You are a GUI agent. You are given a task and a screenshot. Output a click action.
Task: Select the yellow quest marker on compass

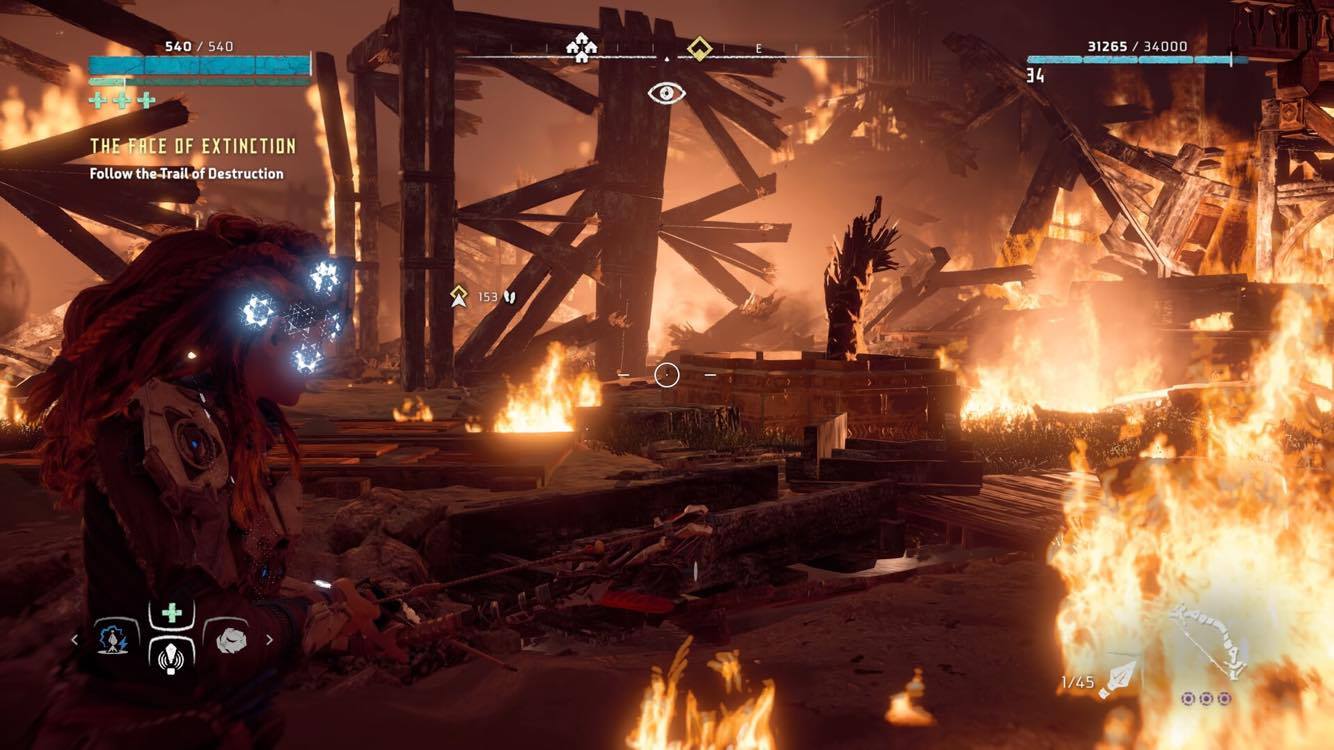[x=700, y=47]
